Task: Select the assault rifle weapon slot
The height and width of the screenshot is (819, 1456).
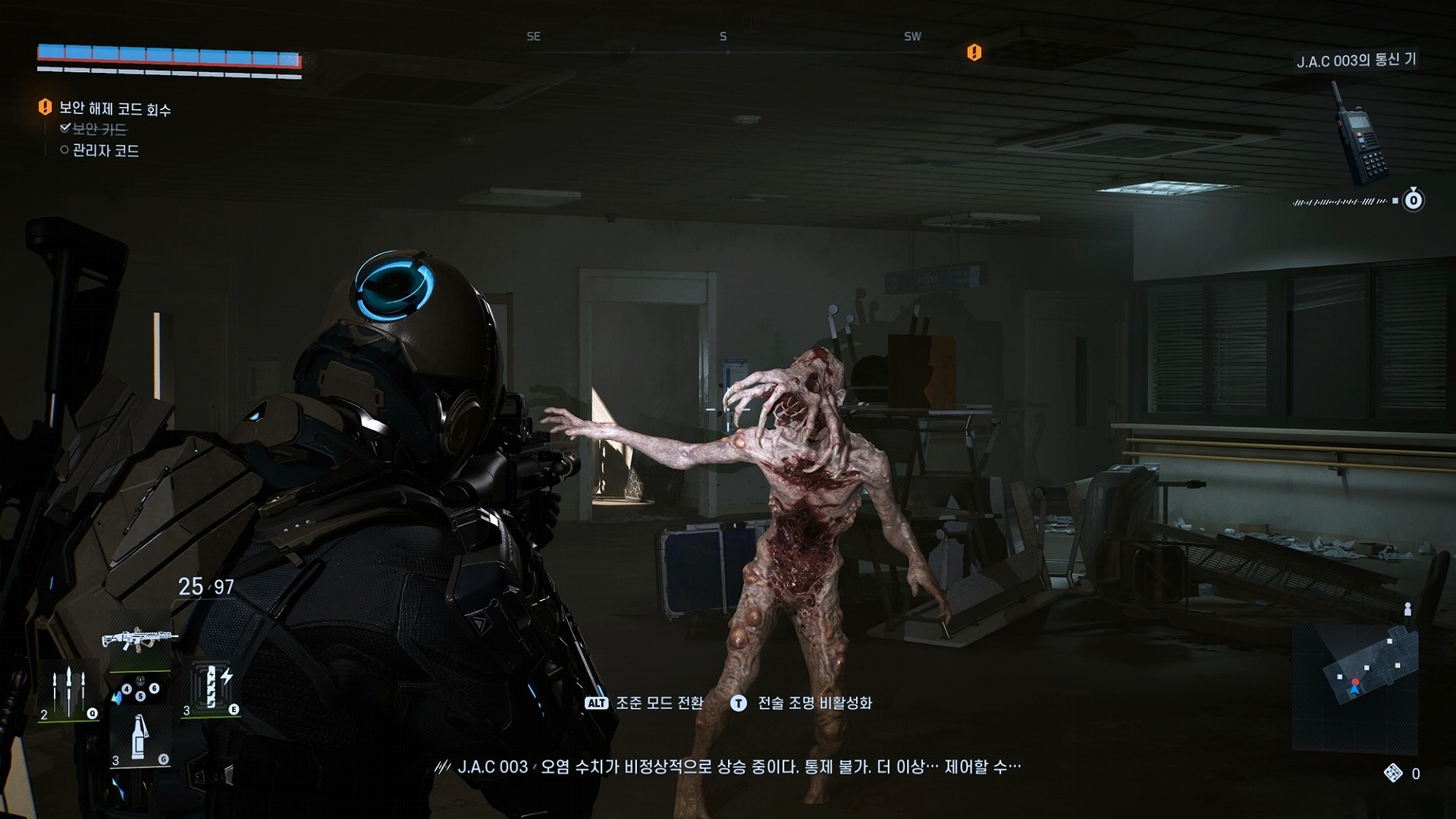Action: click(140, 639)
